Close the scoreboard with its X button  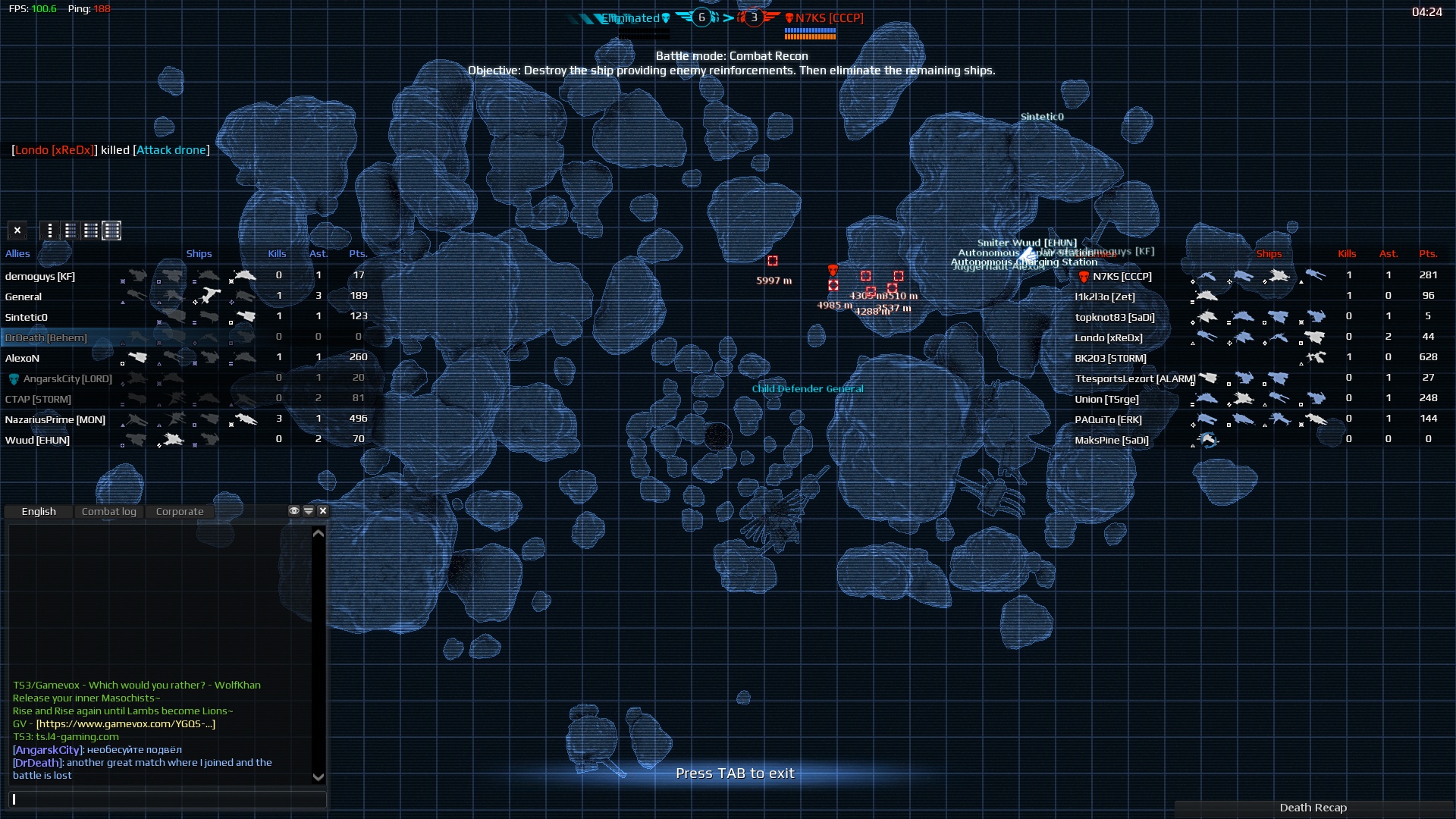click(17, 230)
